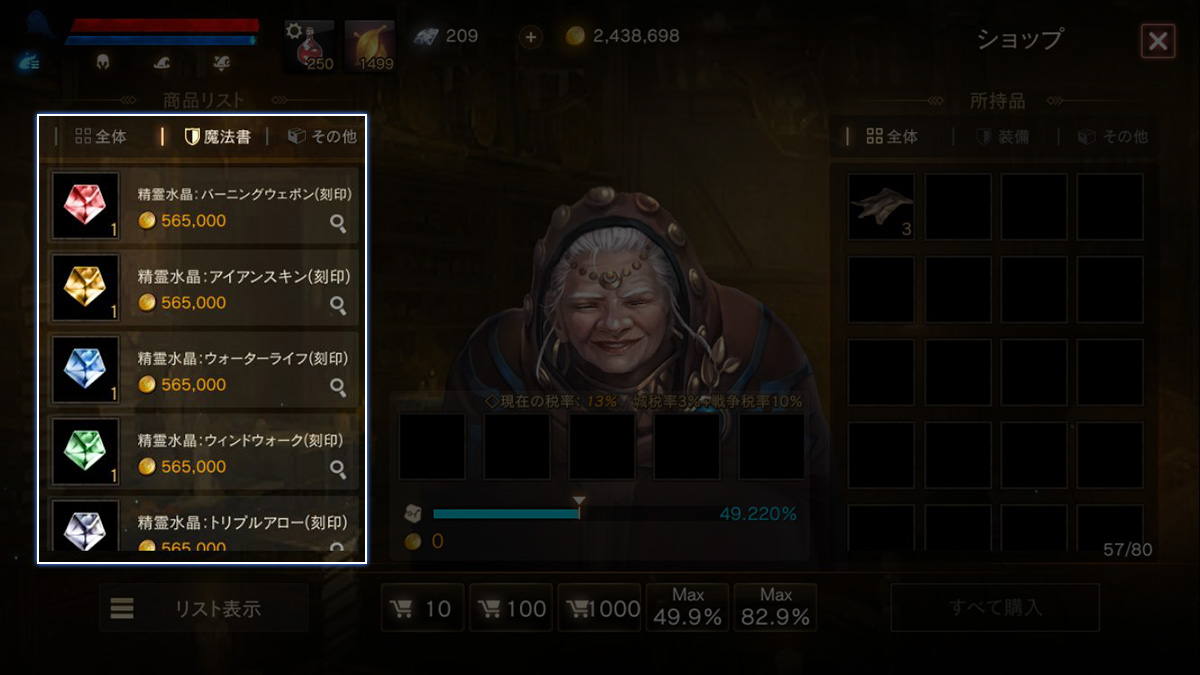Add 1000 with the cart button

(599, 608)
